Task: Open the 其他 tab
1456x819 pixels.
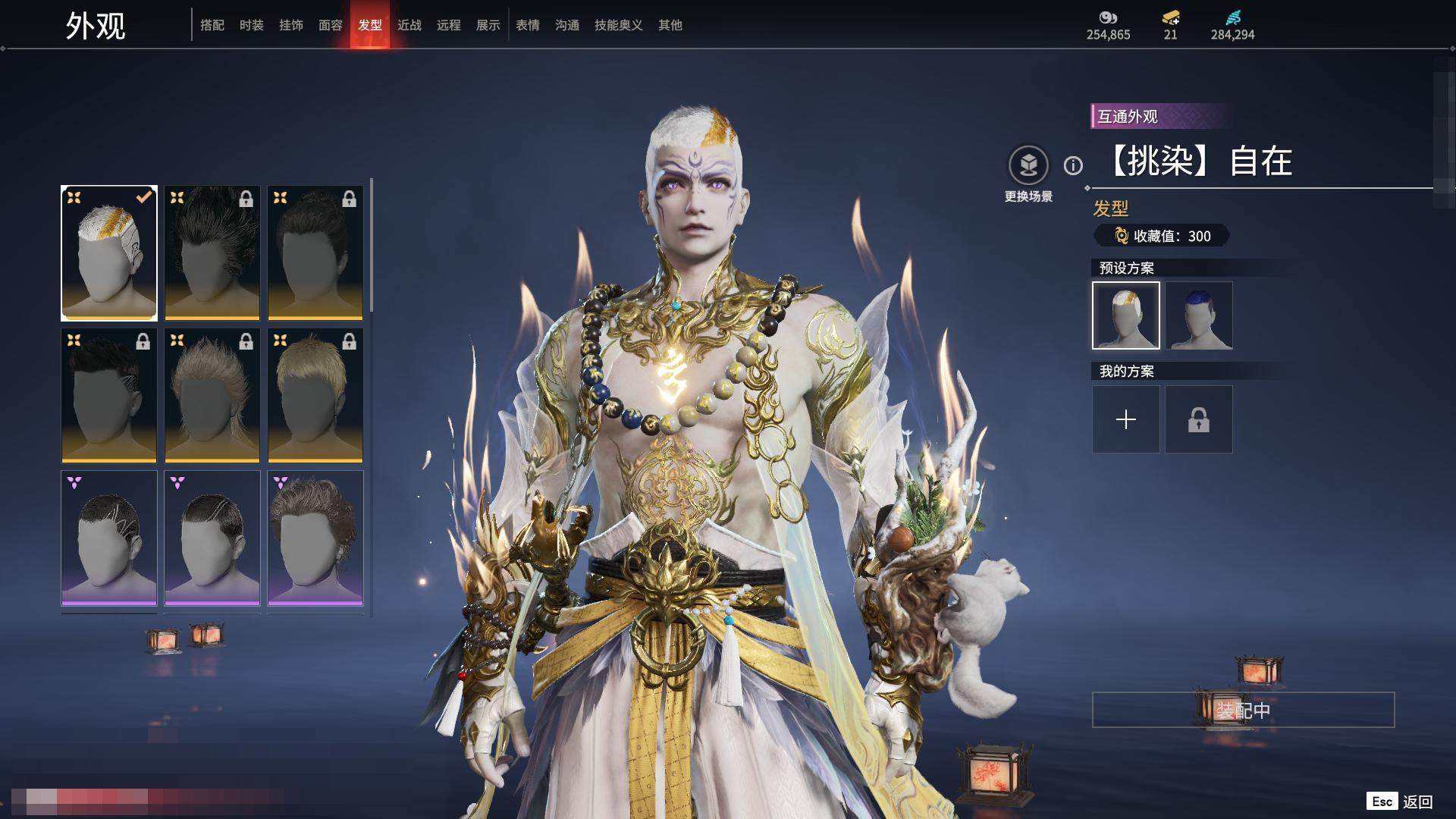Action: click(670, 25)
